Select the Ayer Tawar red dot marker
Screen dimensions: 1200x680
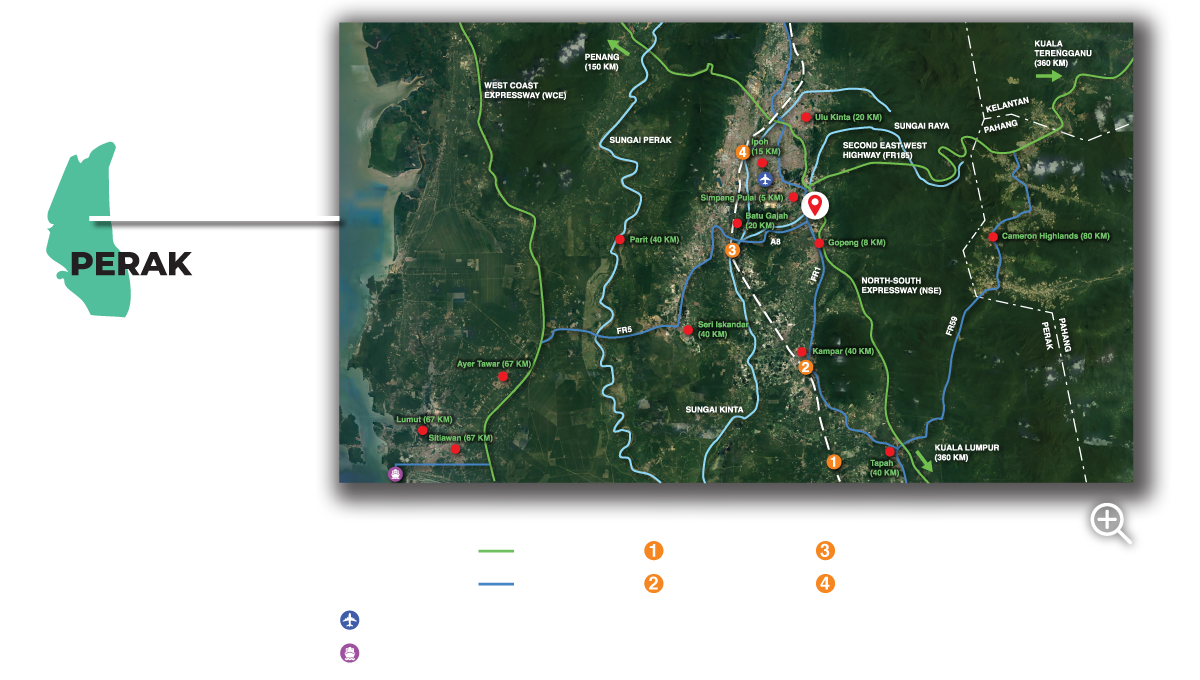(x=503, y=376)
